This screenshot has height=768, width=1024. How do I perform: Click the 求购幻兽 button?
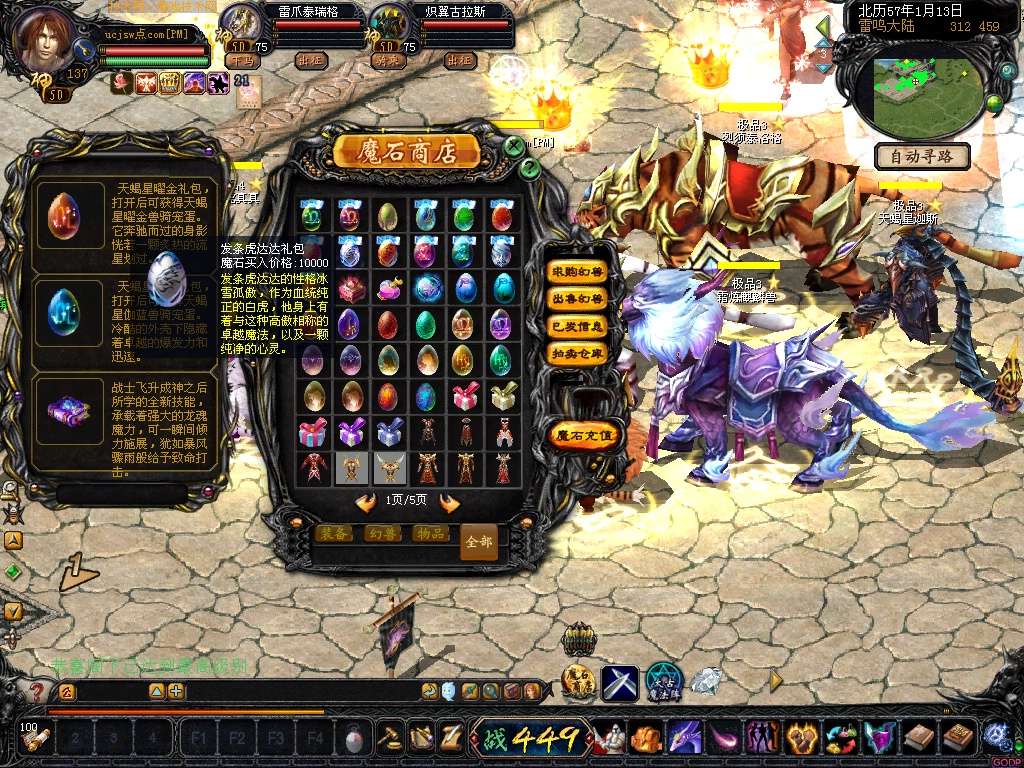[x=578, y=272]
